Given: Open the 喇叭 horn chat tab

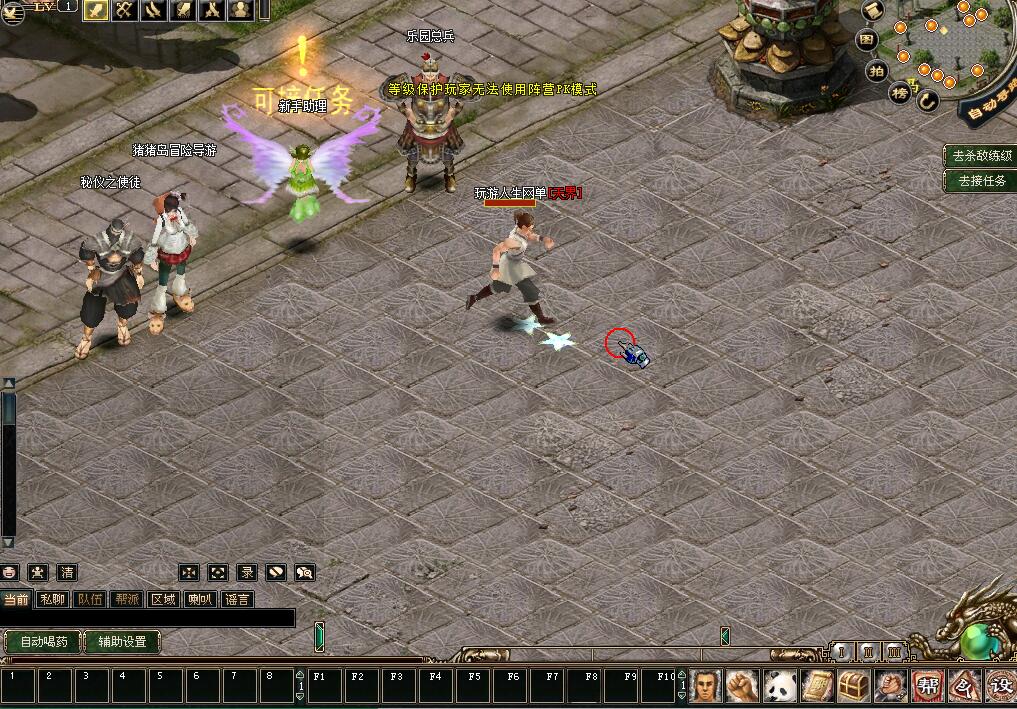Looking at the screenshot, I should 200,599.
